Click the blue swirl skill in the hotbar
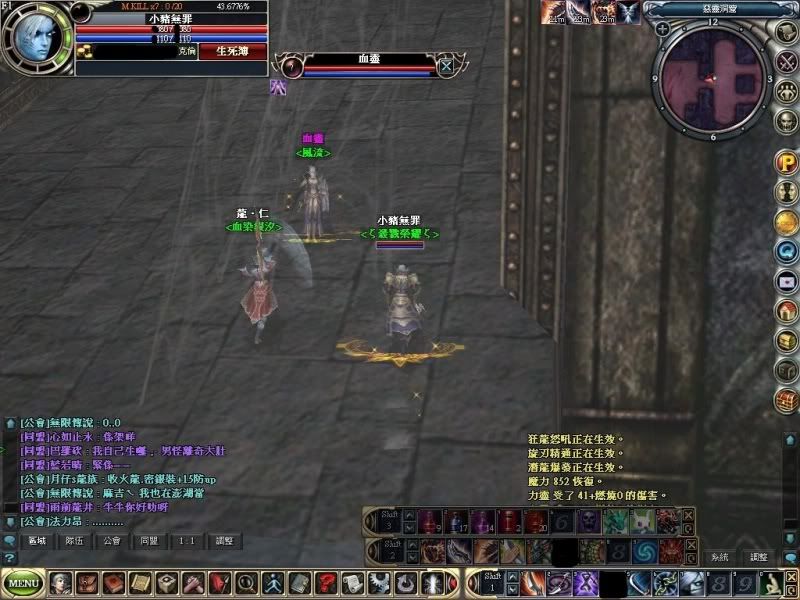800x600 pixels. (643, 551)
